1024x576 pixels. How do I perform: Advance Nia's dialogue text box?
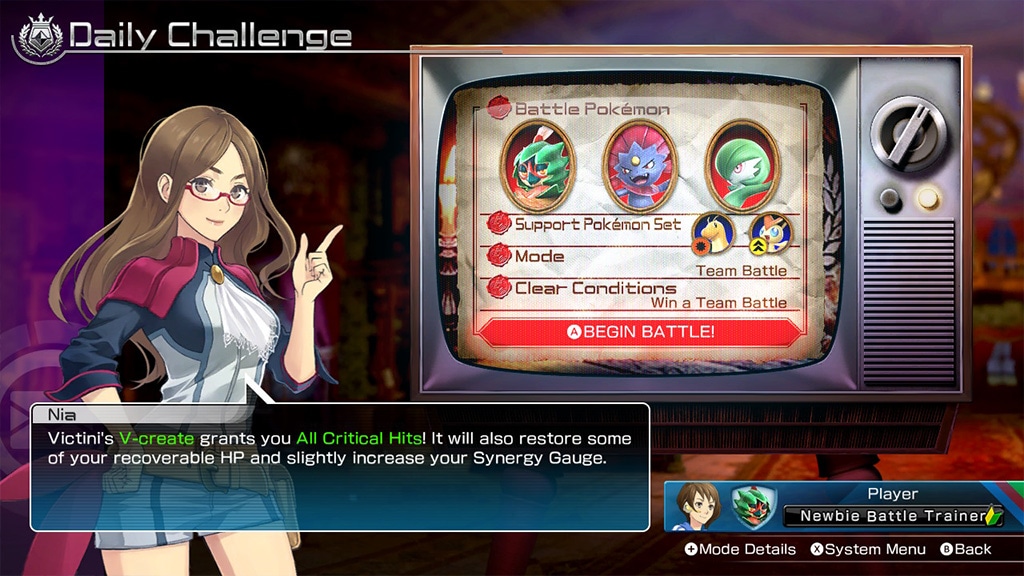pos(340,465)
